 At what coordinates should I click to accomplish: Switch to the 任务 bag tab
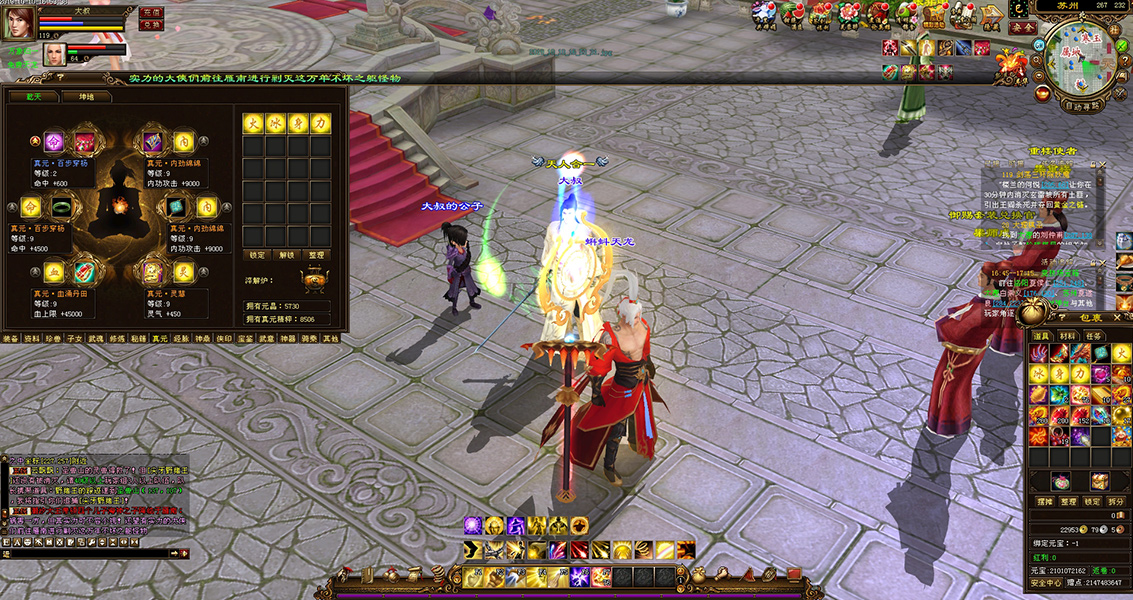click(x=1095, y=336)
